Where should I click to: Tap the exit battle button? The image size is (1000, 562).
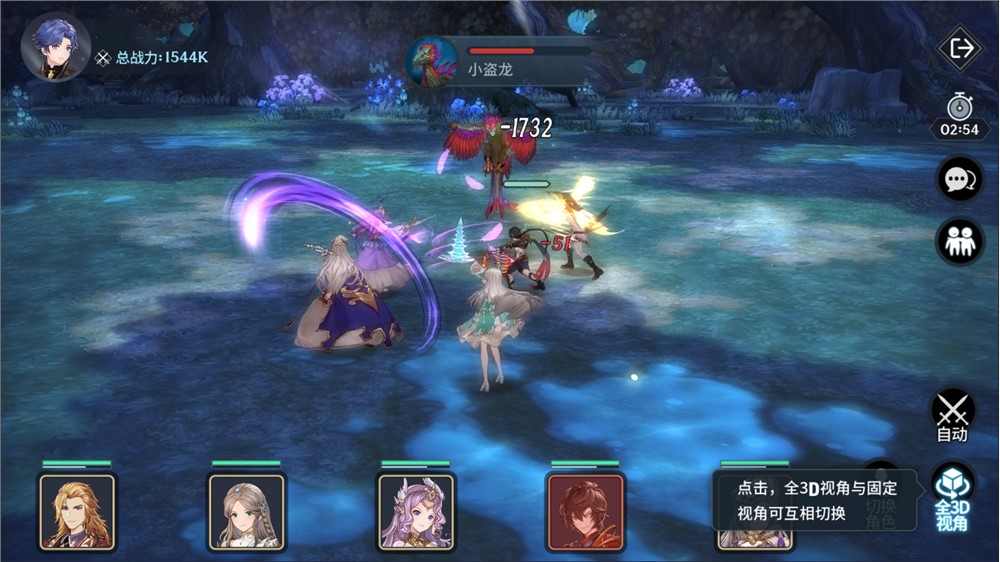[960, 49]
